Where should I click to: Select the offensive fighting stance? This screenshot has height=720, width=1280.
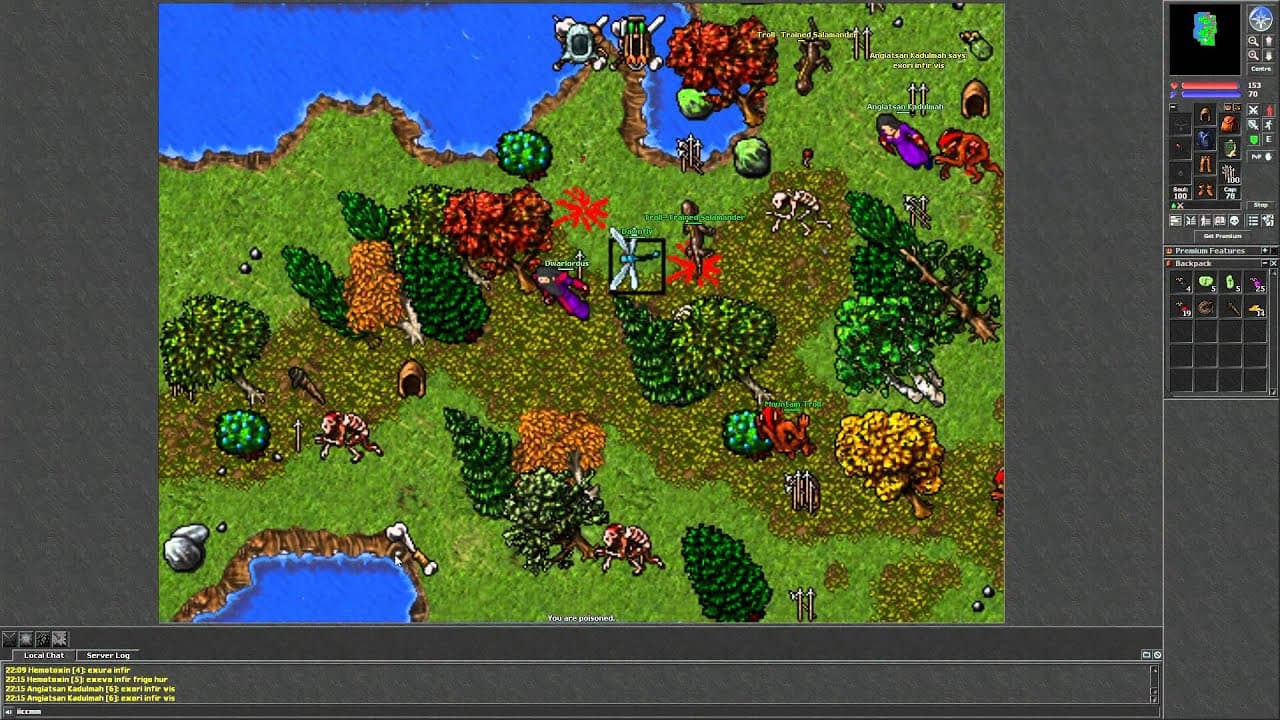coord(1254,110)
